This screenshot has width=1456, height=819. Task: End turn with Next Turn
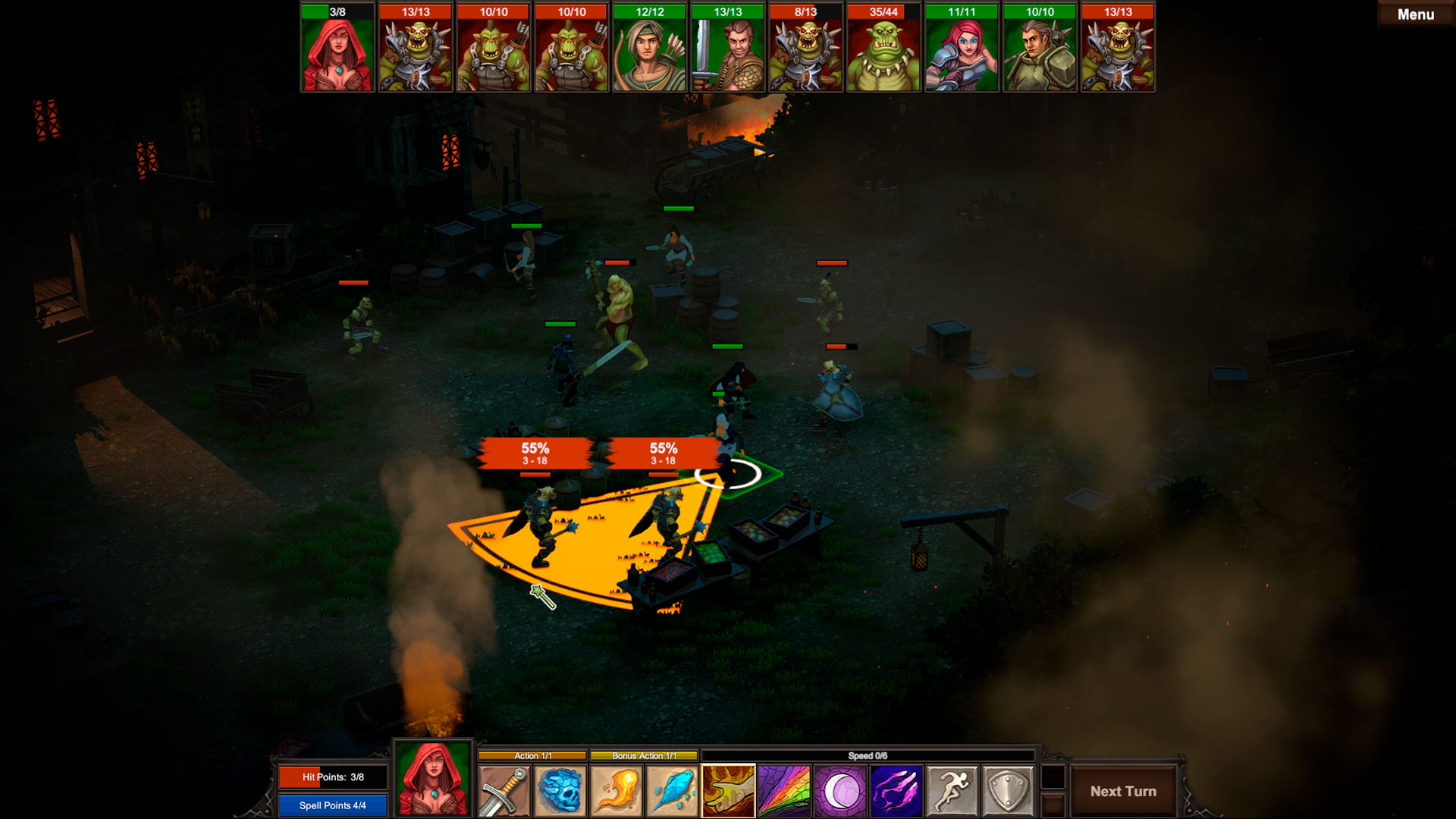pos(1123,791)
